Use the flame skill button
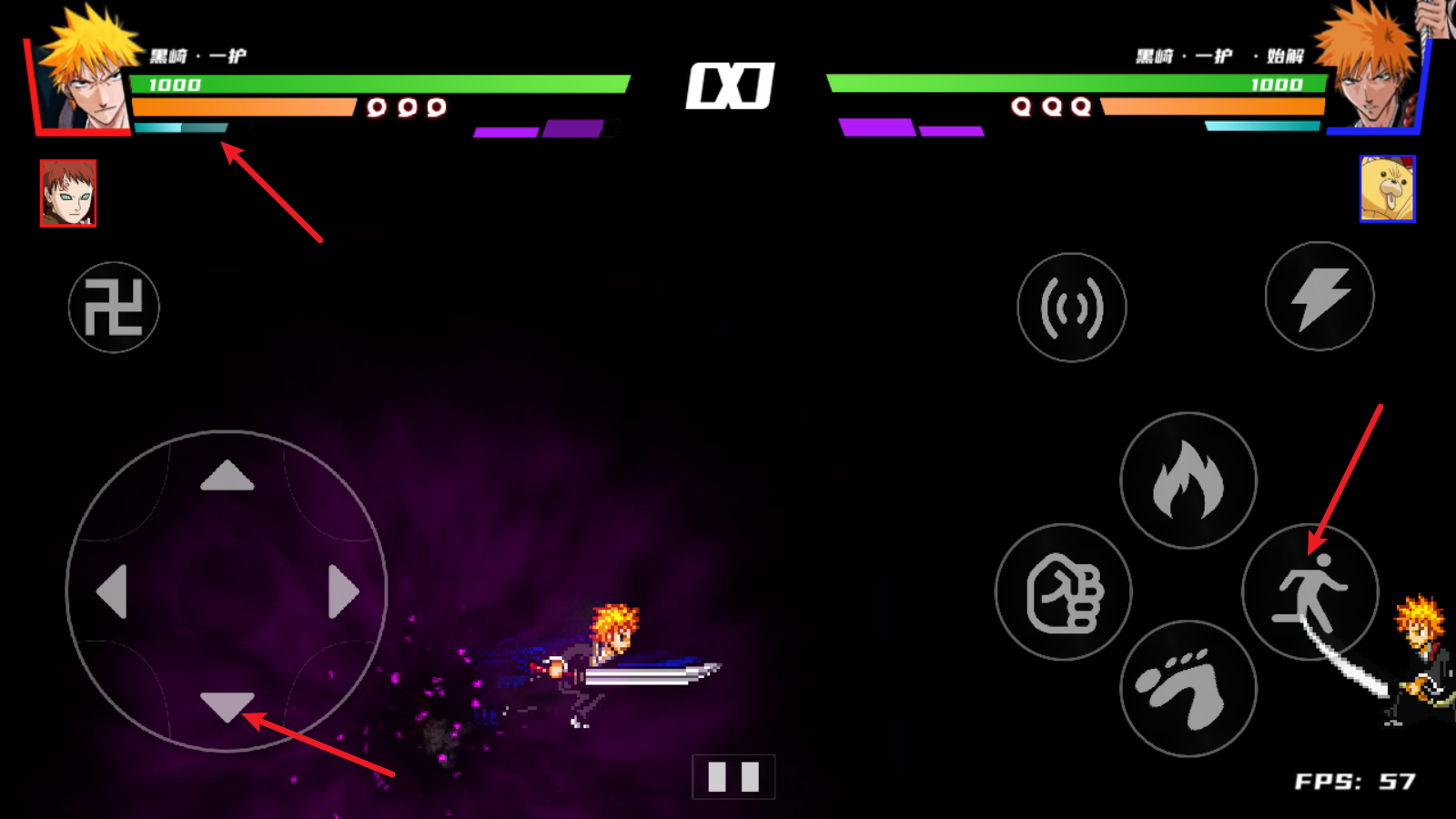1456x819 pixels. 1188,480
